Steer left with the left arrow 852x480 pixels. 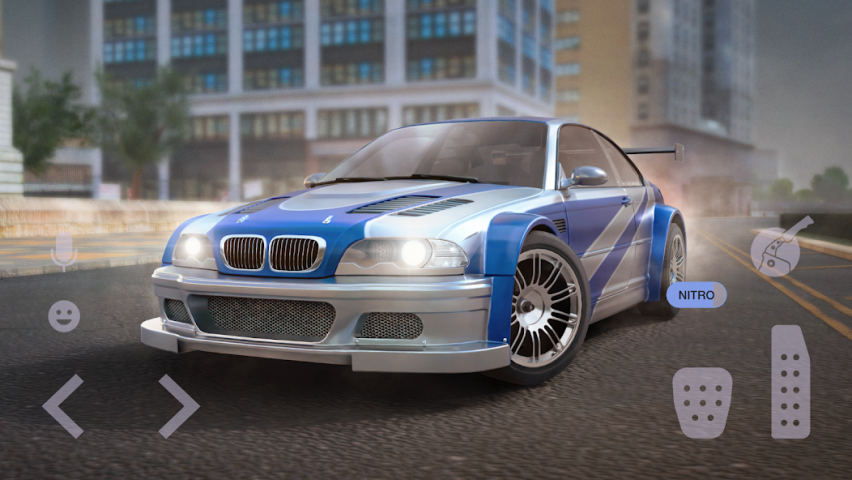pos(63,406)
